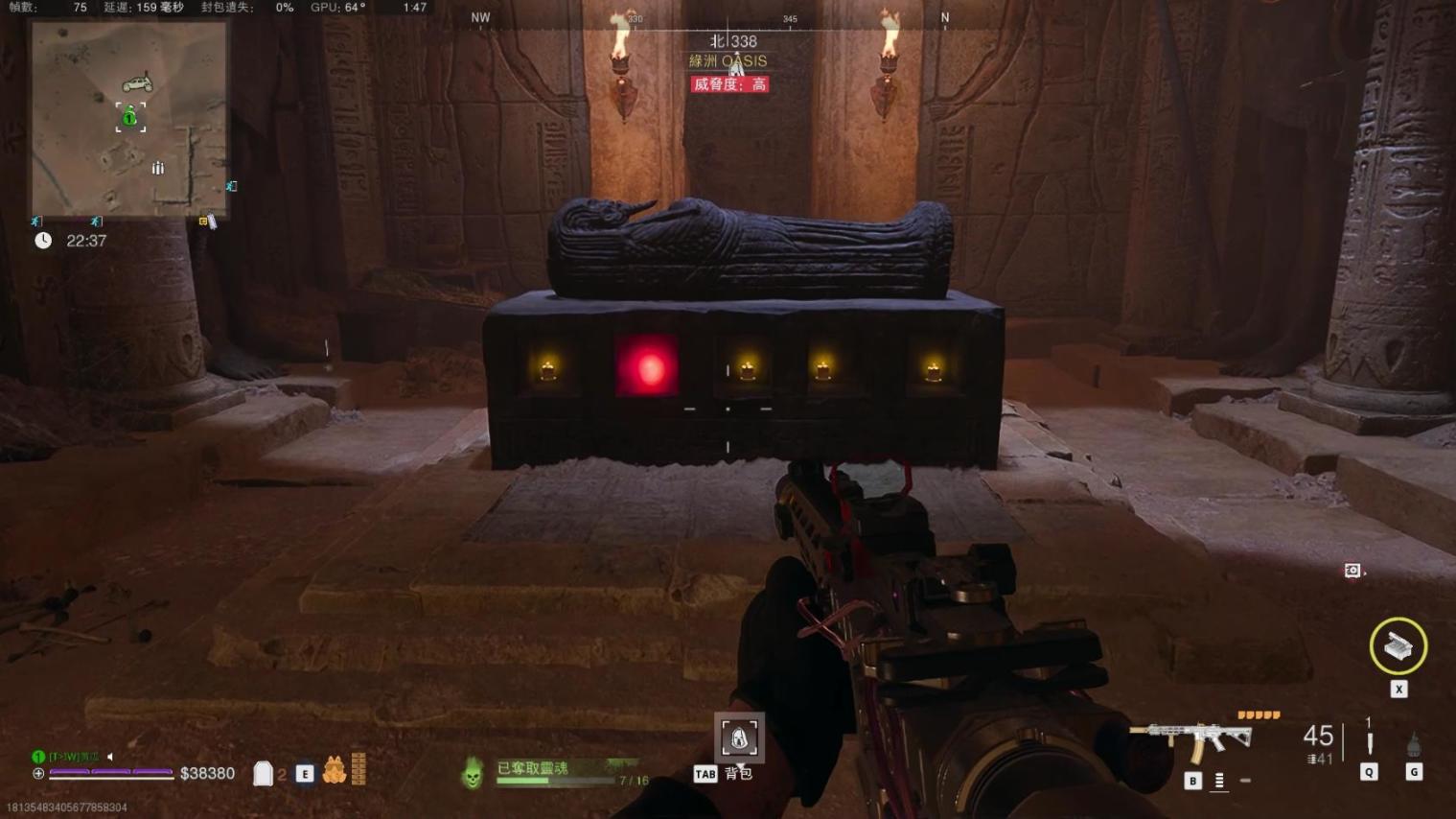Open the backpack icon above 背包
1456x819 pixels.
pos(739,737)
